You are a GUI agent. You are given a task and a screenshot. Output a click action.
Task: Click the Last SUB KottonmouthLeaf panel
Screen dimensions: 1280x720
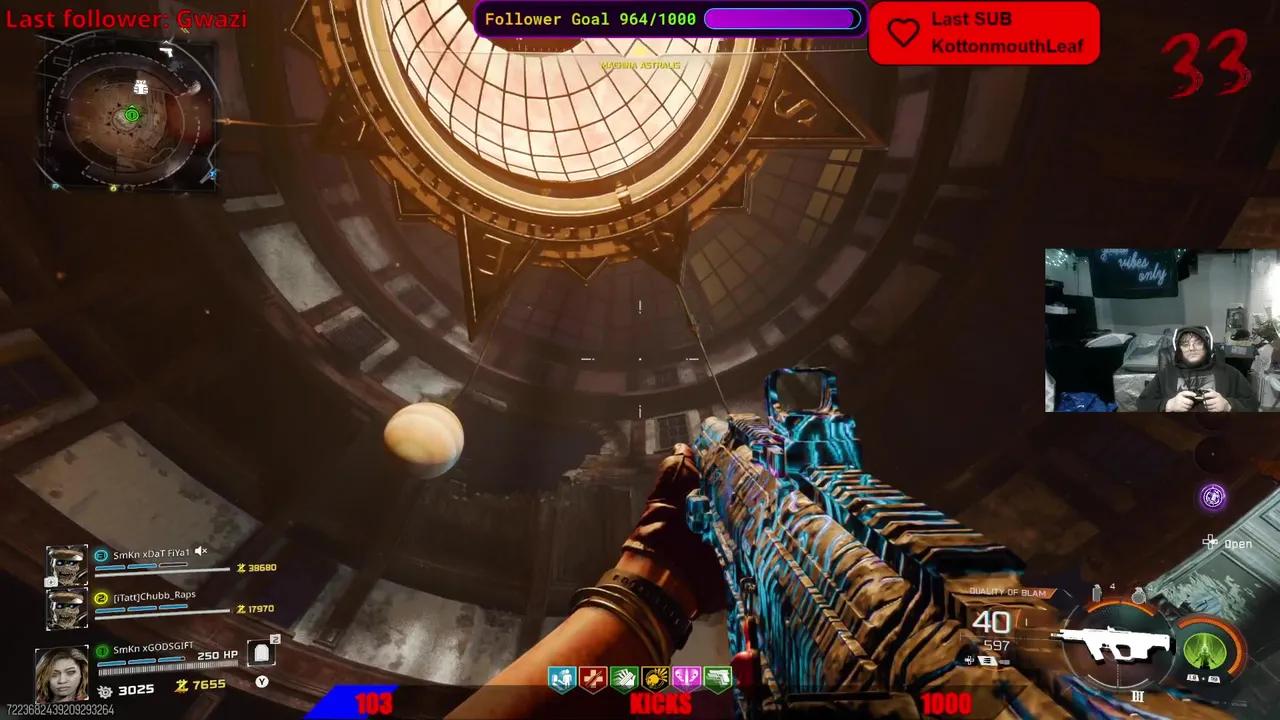(x=985, y=33)
